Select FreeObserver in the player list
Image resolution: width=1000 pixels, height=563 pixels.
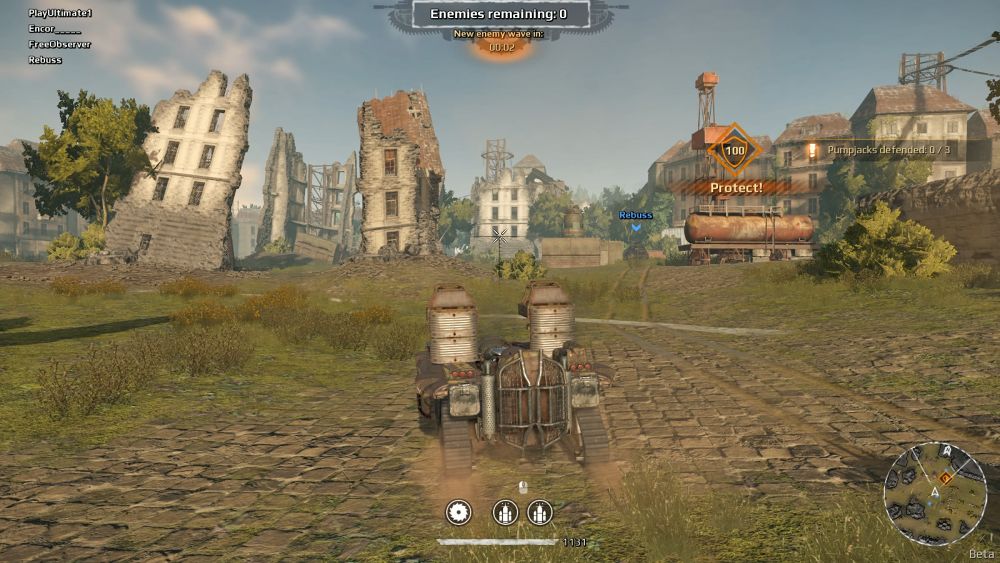pos(59,44)
